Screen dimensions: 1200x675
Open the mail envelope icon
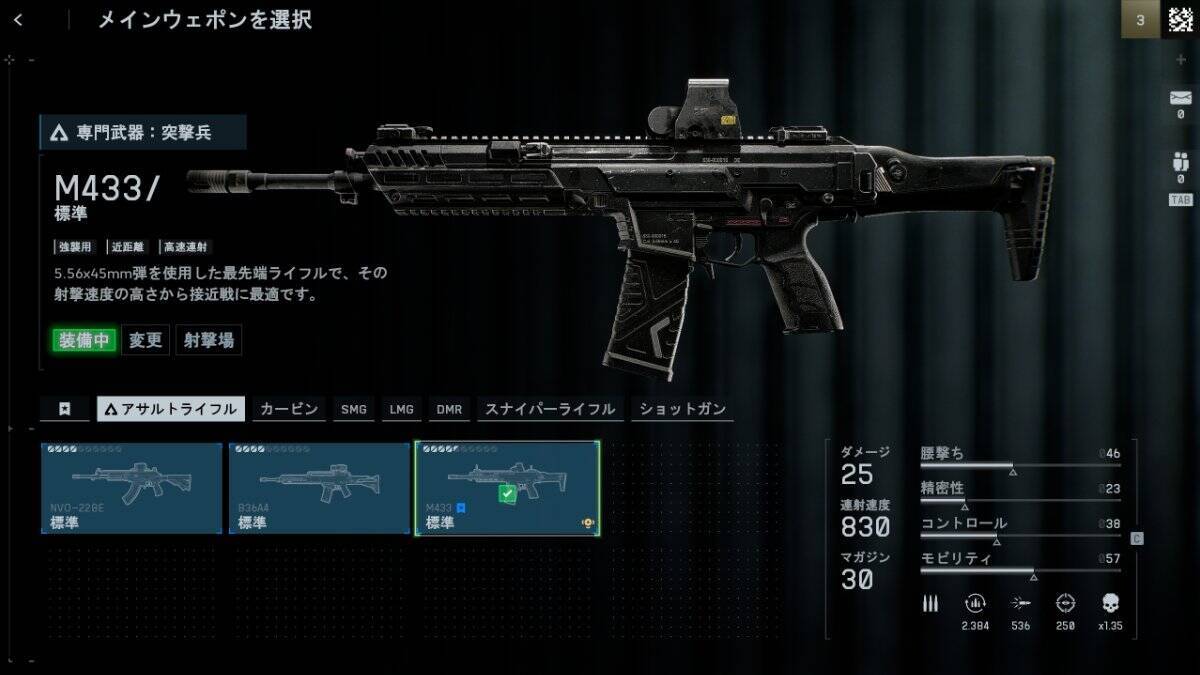1180,98
